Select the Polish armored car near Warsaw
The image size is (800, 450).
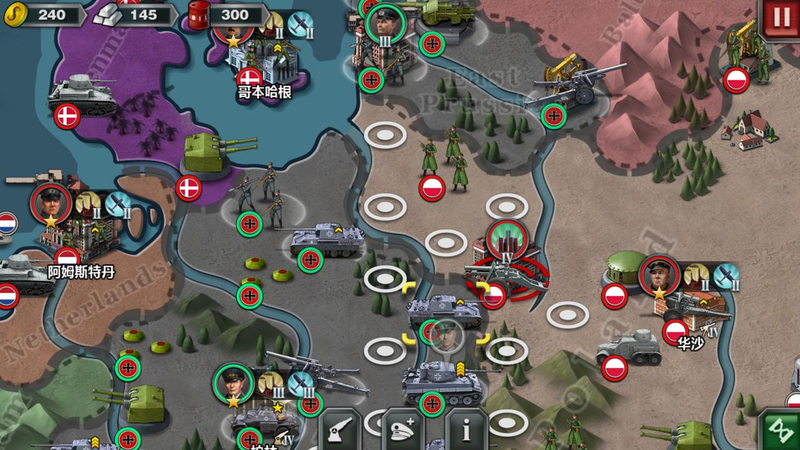[628, 350]
